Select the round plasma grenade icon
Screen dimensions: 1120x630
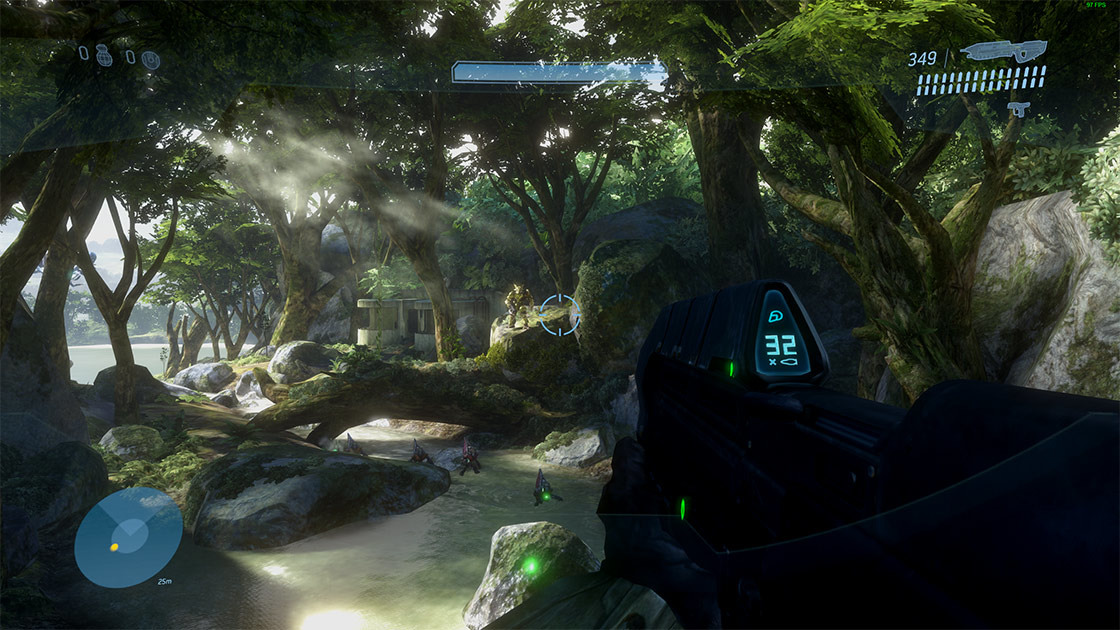[150, 60]
